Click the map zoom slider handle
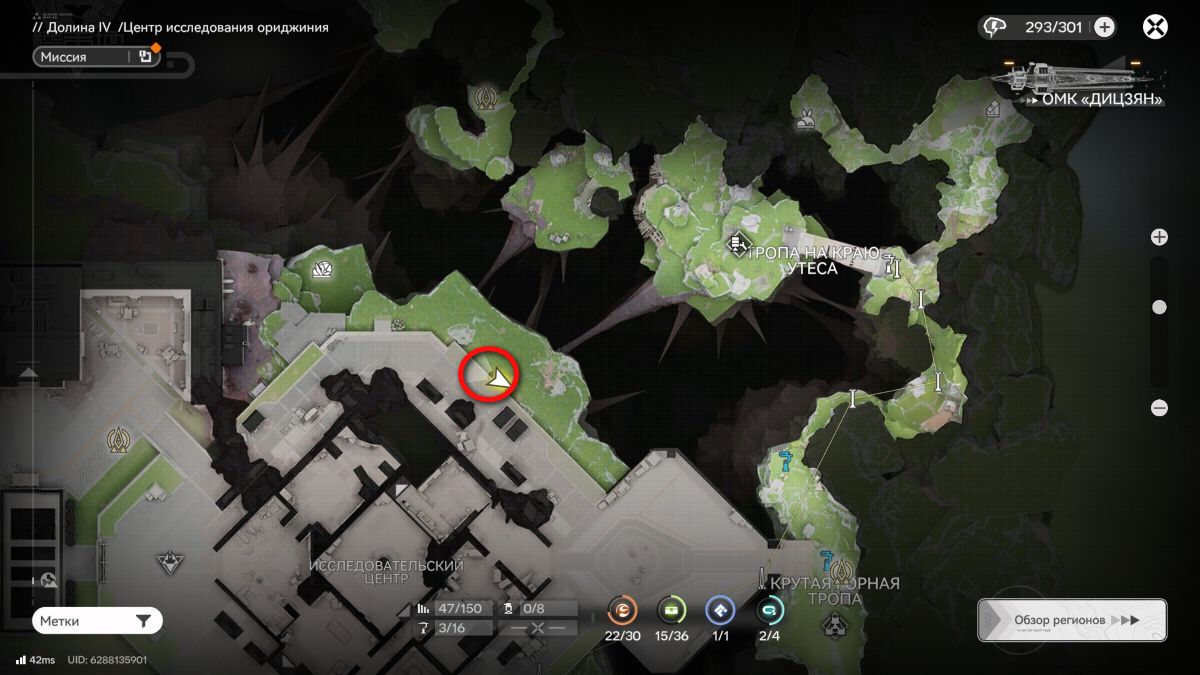The height and width of the screenshot is (675, 1200). click(x=1159, y=307)
